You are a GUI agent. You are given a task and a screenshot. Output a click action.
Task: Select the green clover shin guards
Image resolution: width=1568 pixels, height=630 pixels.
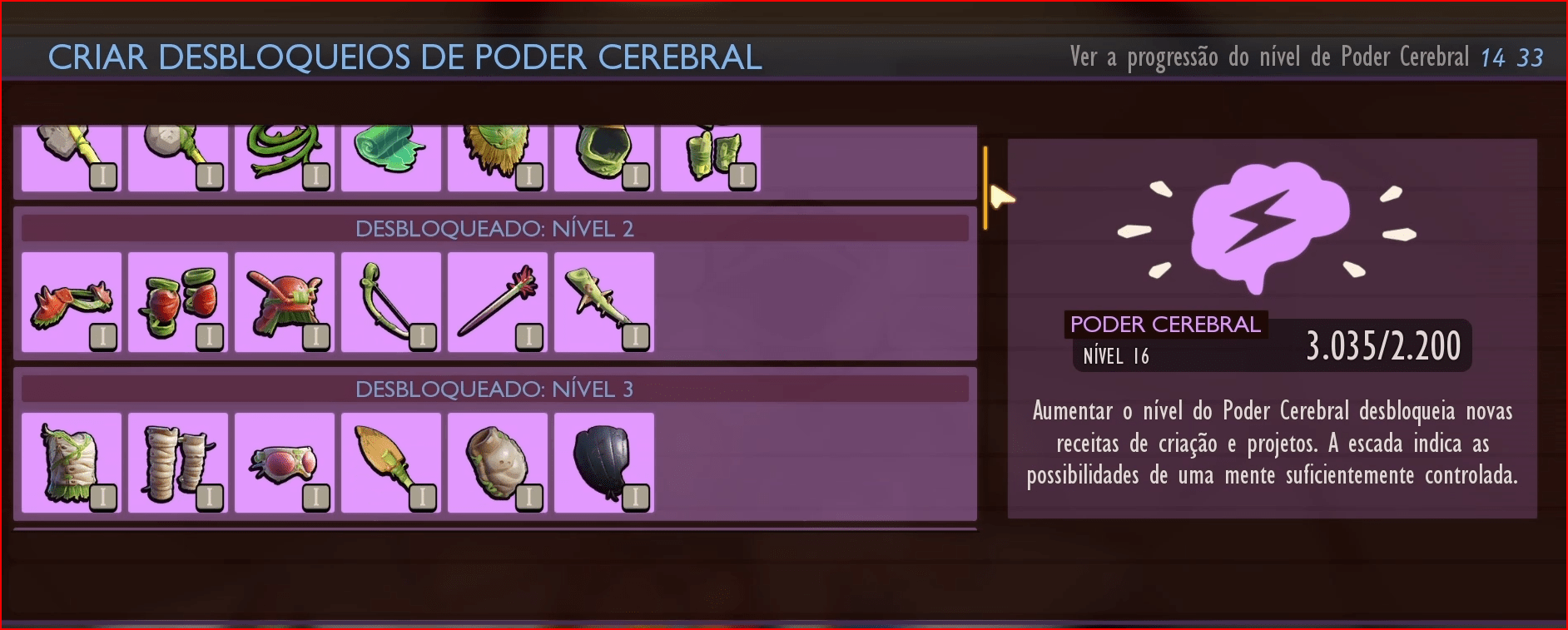click(x=711, y=158)
